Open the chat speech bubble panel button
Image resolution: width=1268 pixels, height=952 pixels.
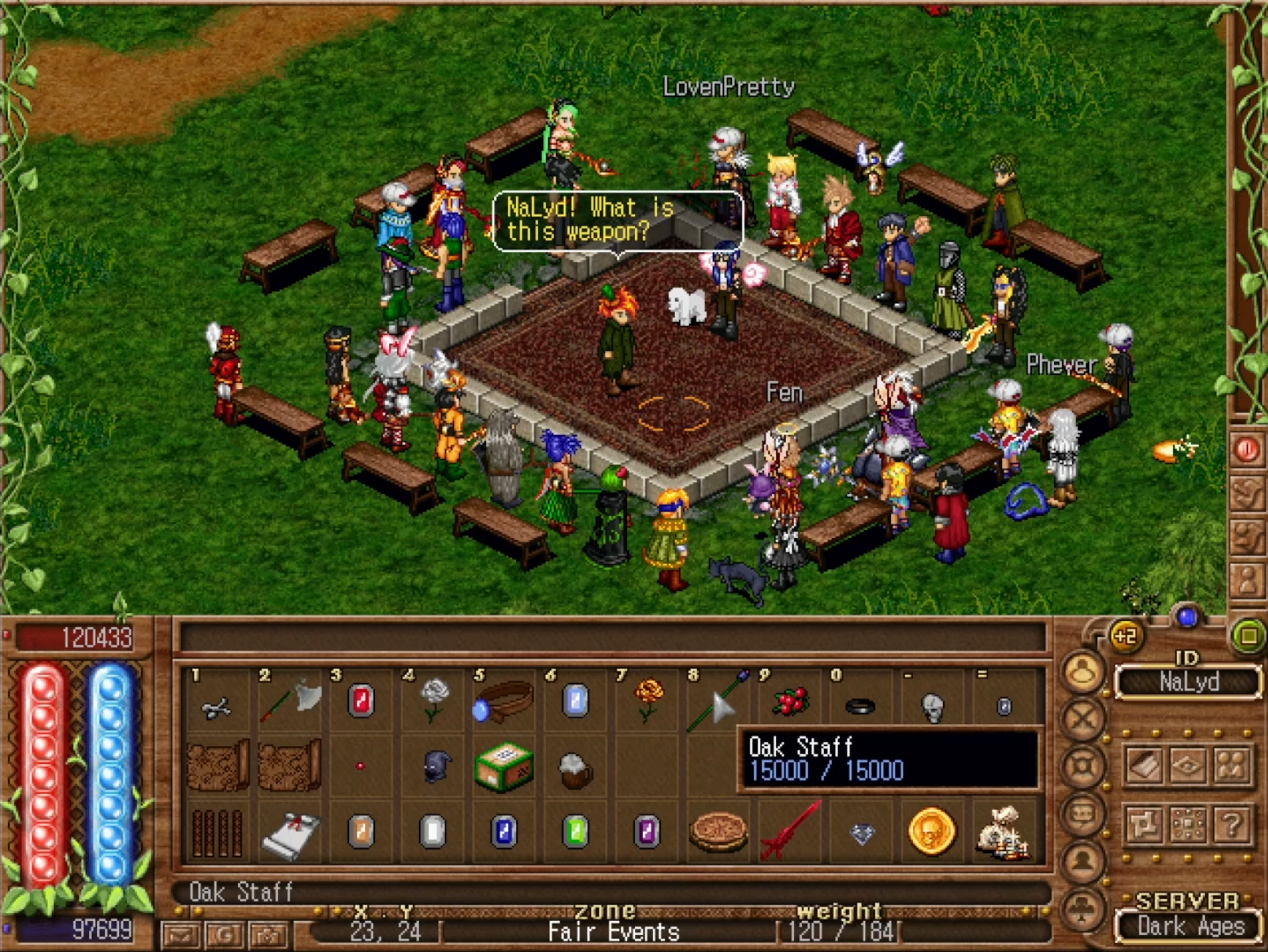click(x=1082, y=814)
